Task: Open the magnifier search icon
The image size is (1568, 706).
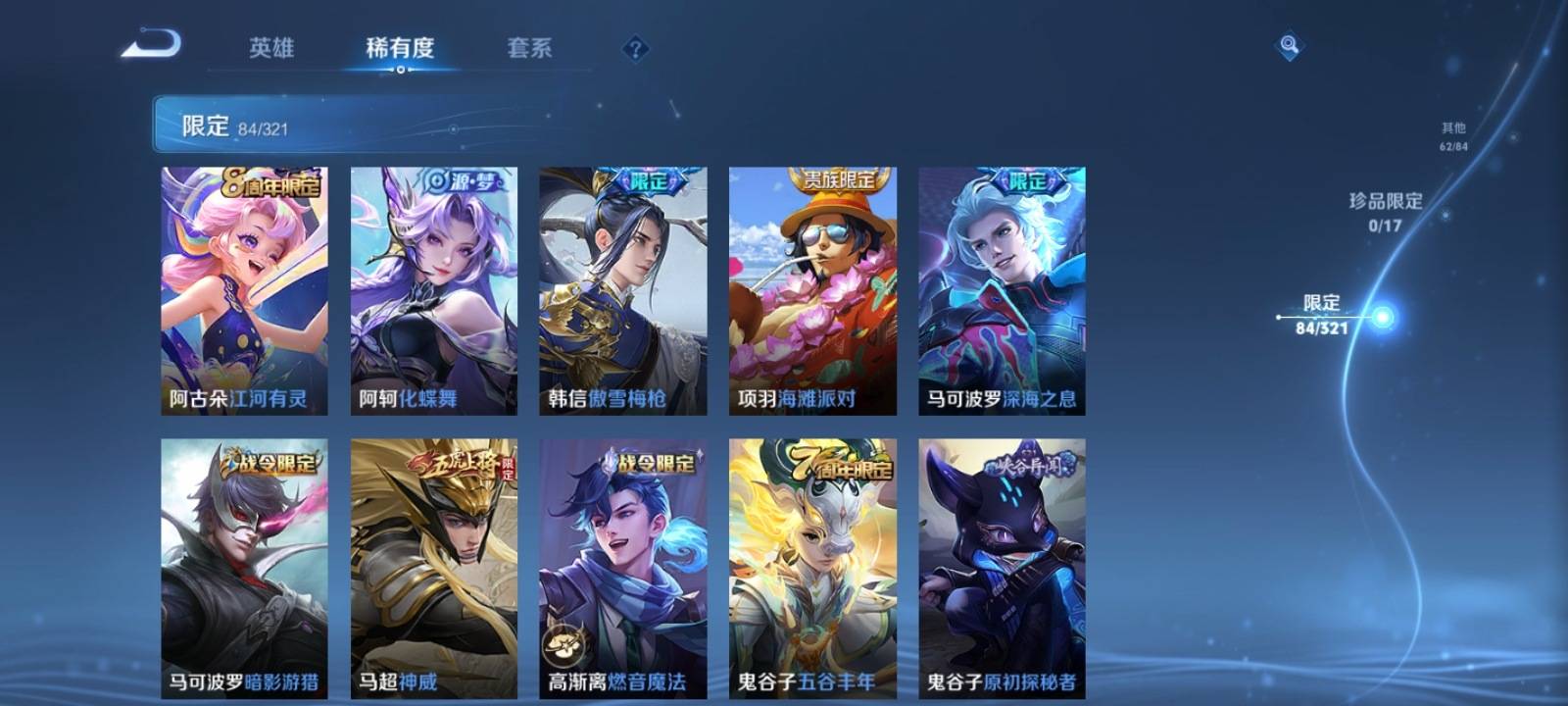Action: [1289, 45]
